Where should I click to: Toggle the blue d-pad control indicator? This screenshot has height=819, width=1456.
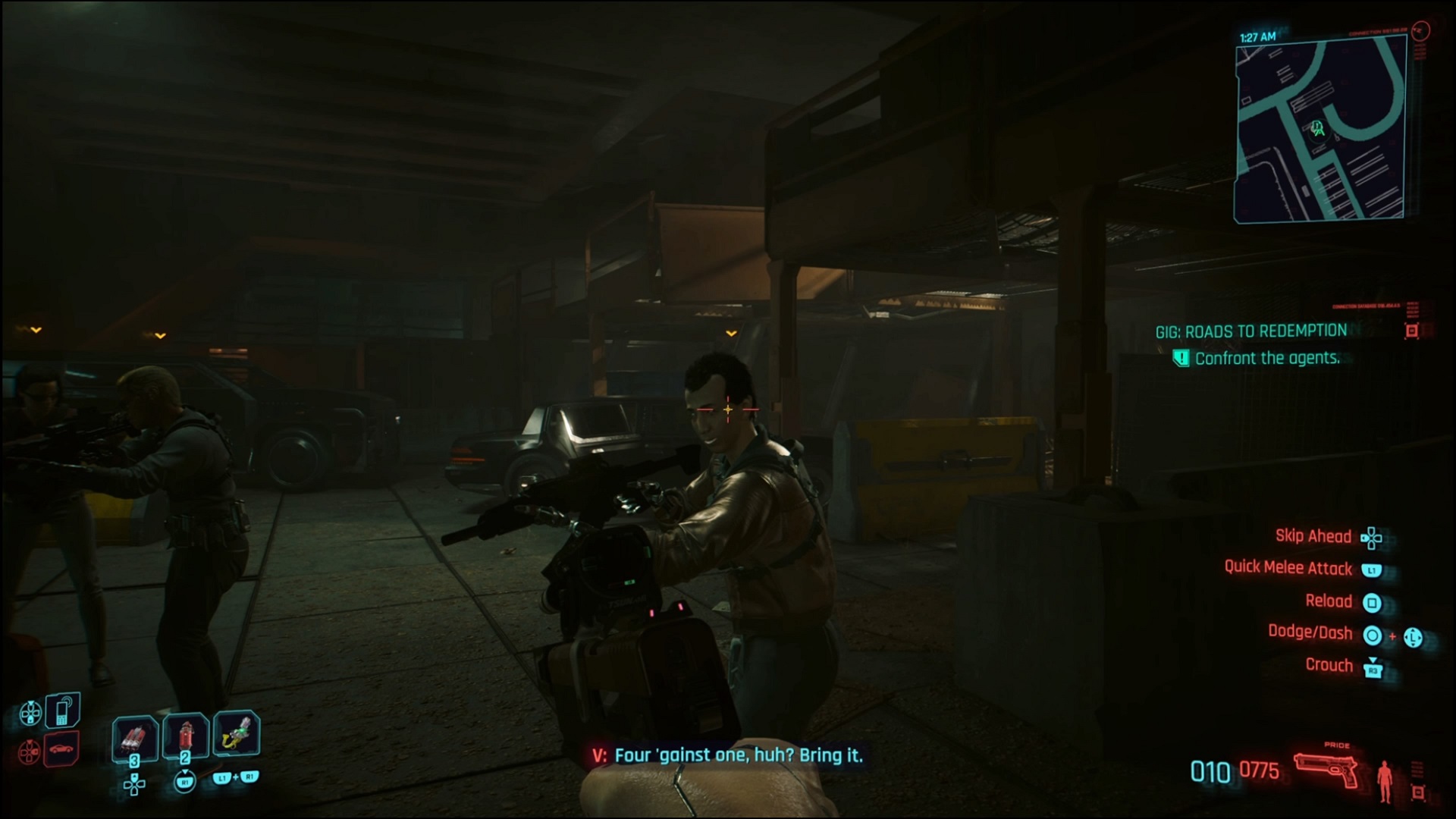[30, 713]
